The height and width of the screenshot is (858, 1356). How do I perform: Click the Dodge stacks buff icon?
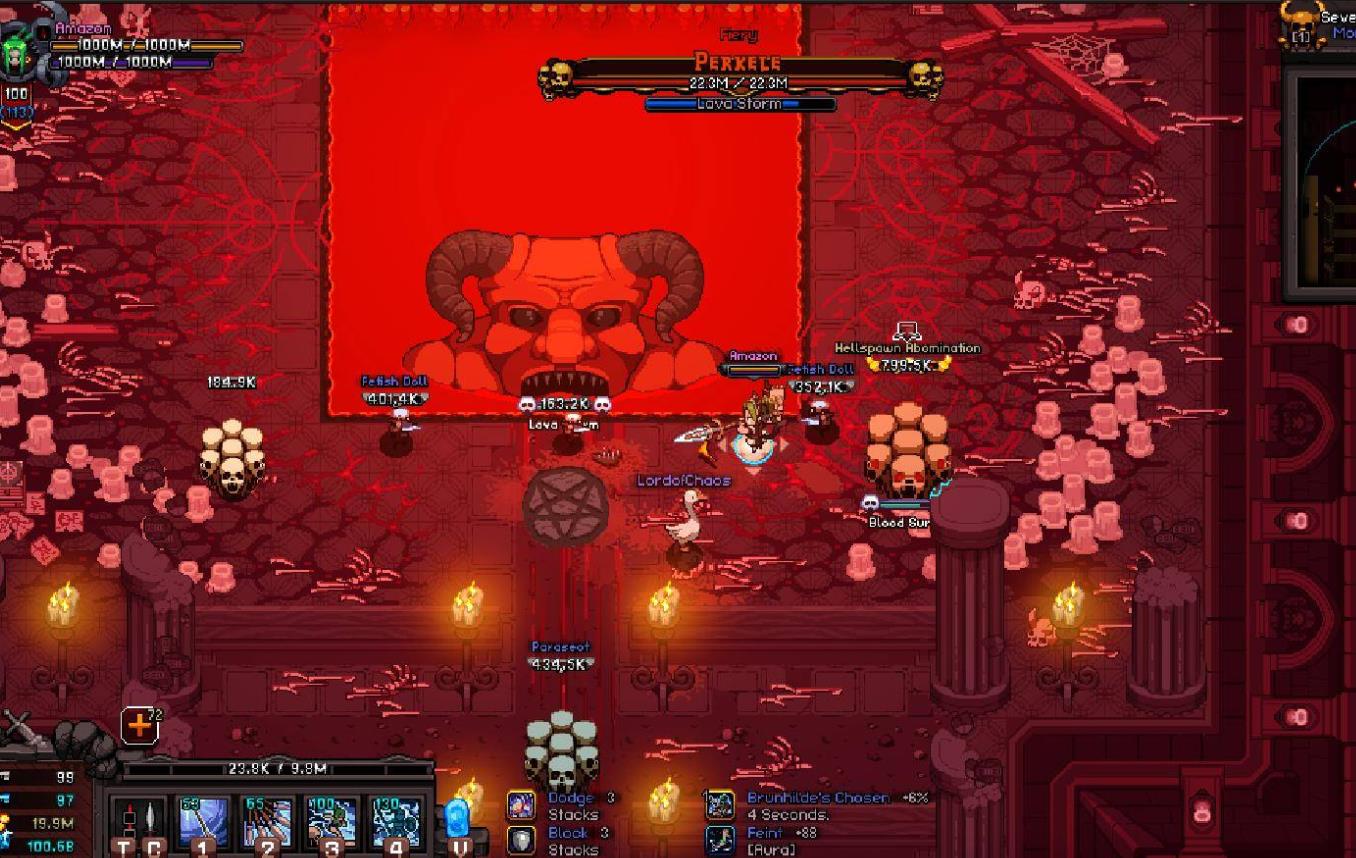point(521,804)
